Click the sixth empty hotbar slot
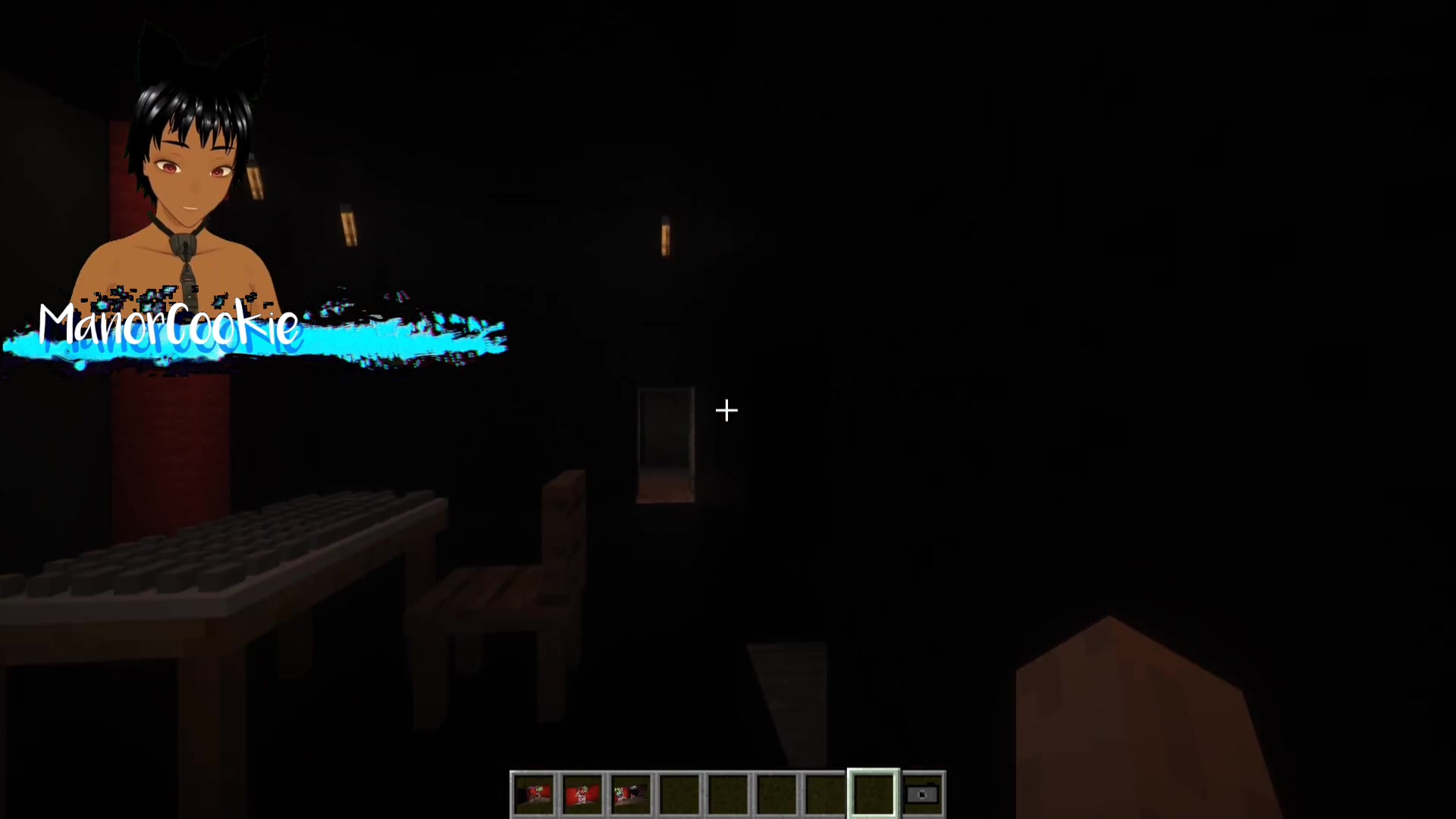 tap(777, 793)
